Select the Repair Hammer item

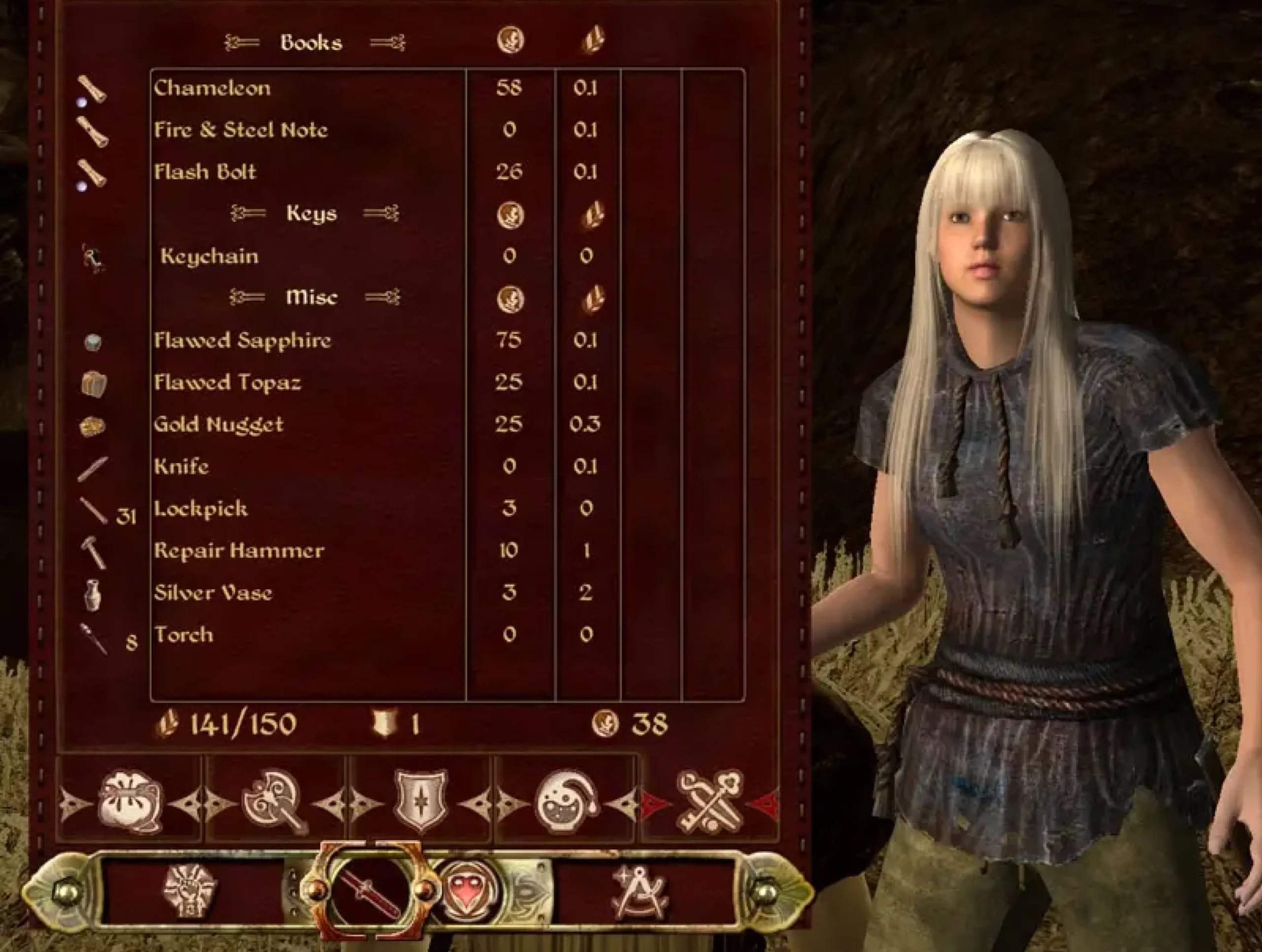pos(239,550)
